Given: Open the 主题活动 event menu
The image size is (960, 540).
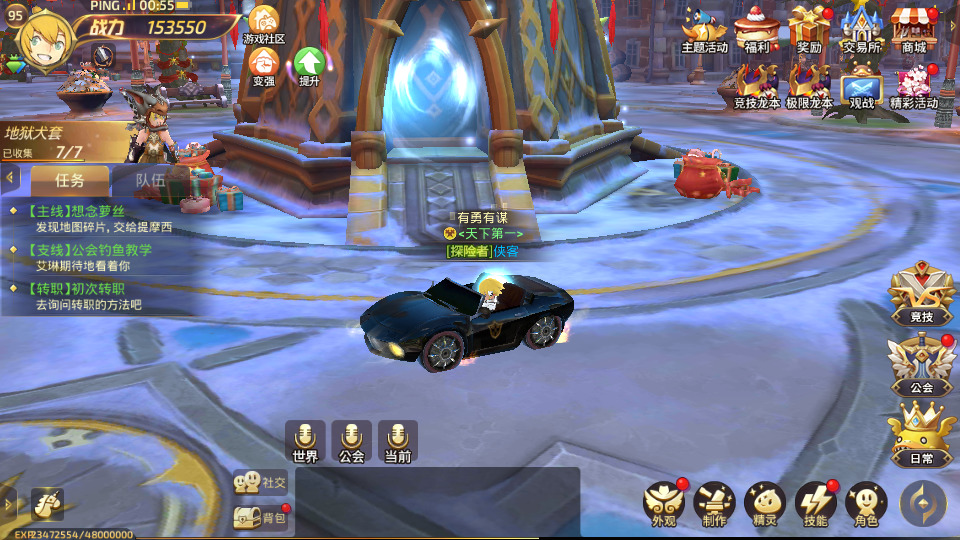Looking at the screenshot, I should click(705, 30).
